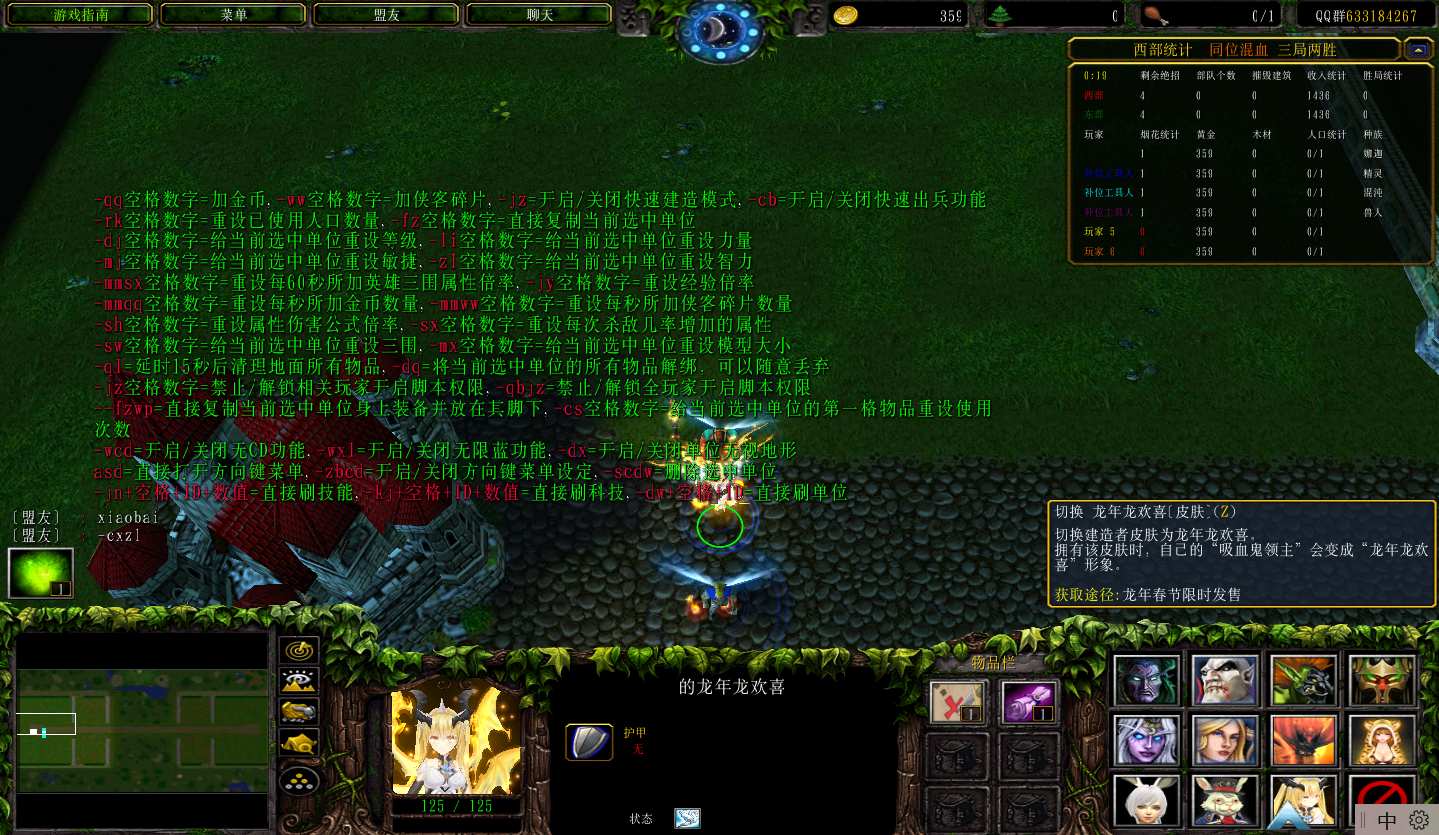Viewport: 1439px width, 835px height.
Task: Click the red prohibition cancel icon
Action: (1382, 795)
